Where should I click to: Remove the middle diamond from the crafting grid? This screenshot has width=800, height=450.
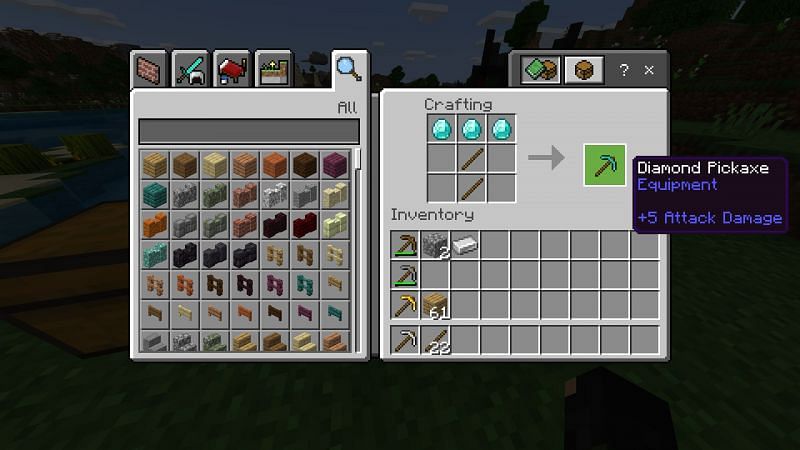point(472,128)
